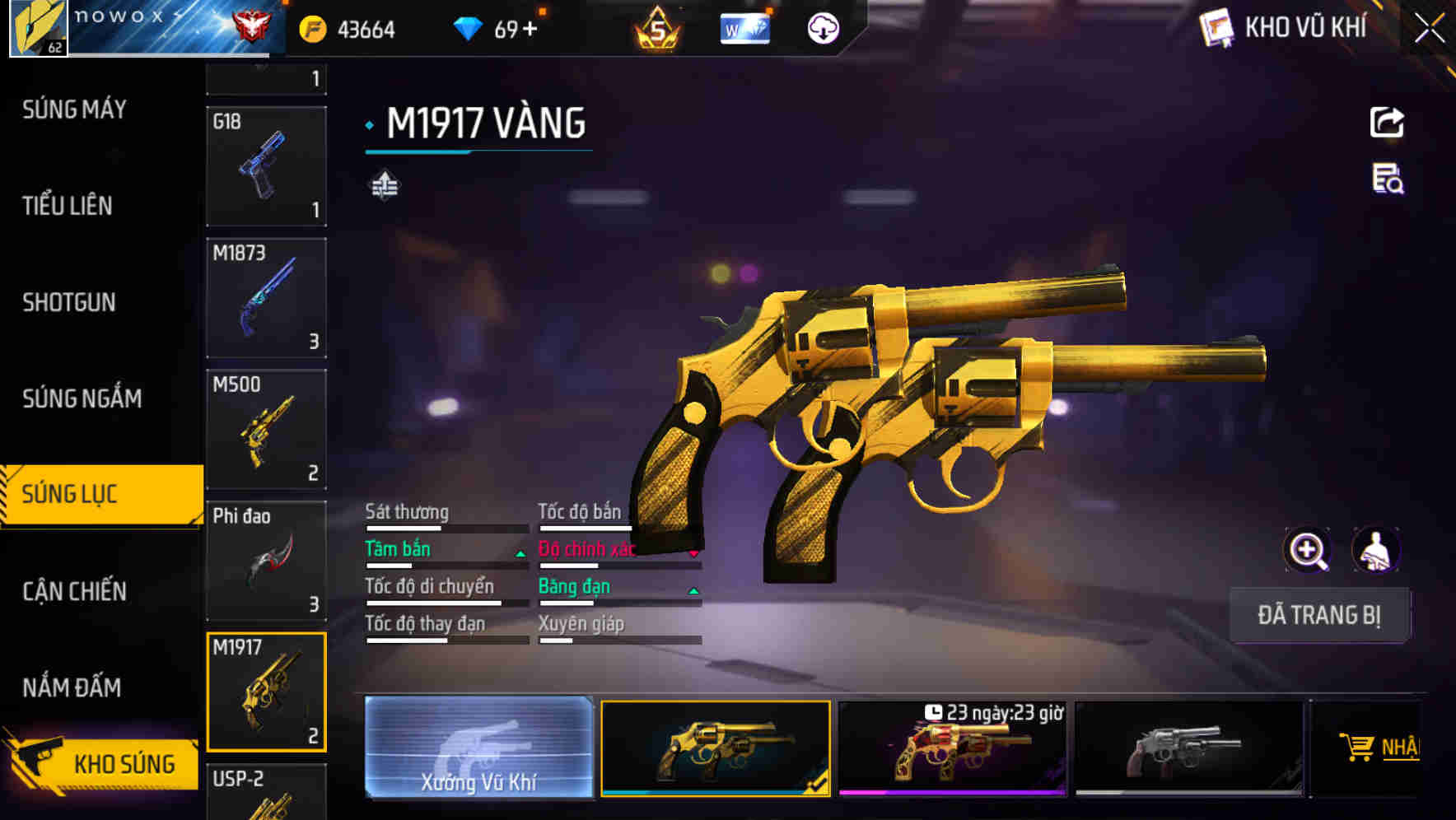Viewport: 1456px width, 820px height.
Task: Preview the skin on character
Action: (x=1375, y=550)
